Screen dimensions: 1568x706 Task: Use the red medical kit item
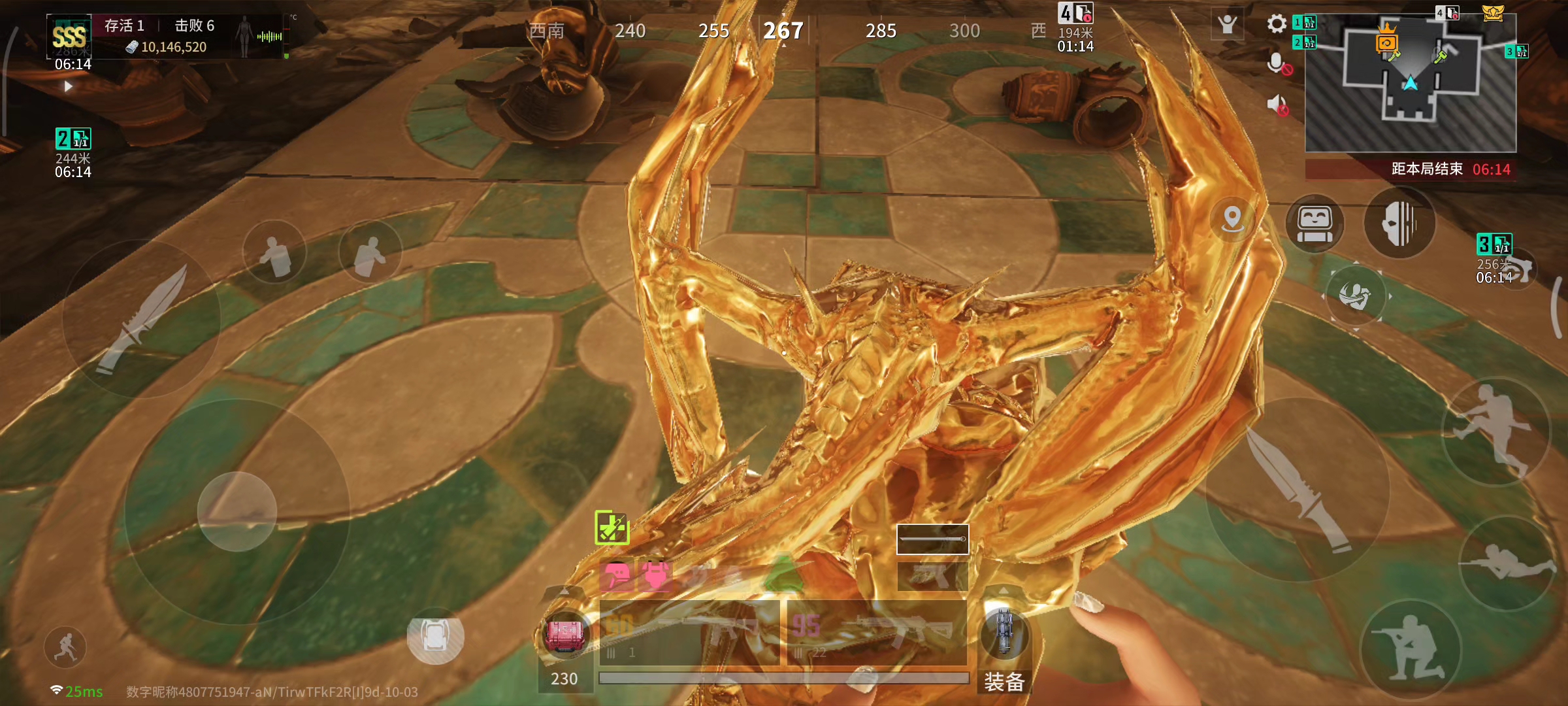click(x=564, y=633)
